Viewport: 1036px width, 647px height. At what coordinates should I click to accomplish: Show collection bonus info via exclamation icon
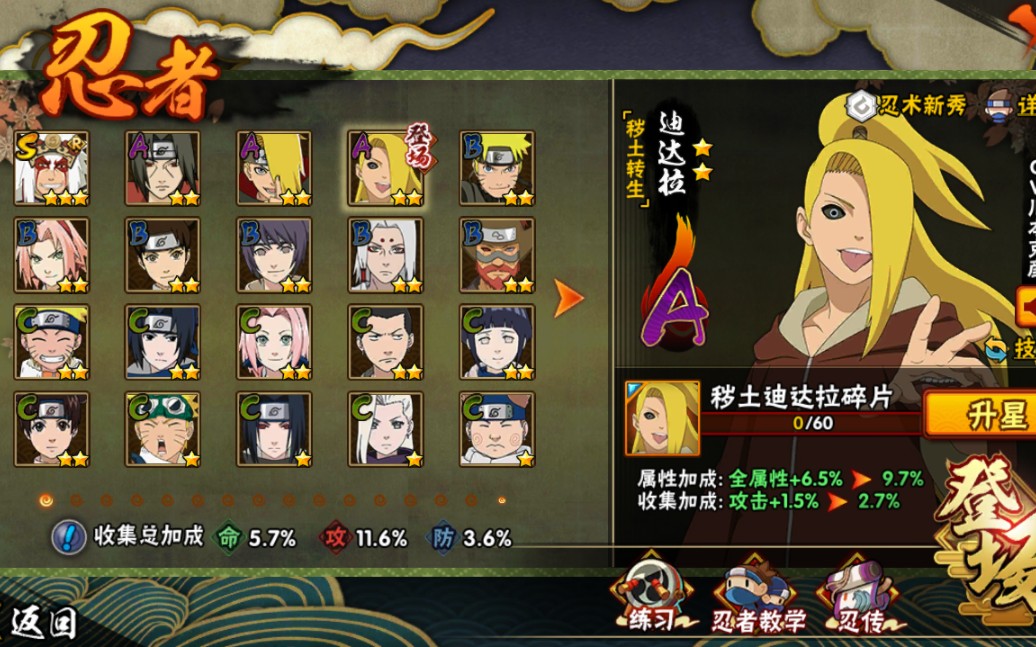pyautogui.click(x=68, y=537)
